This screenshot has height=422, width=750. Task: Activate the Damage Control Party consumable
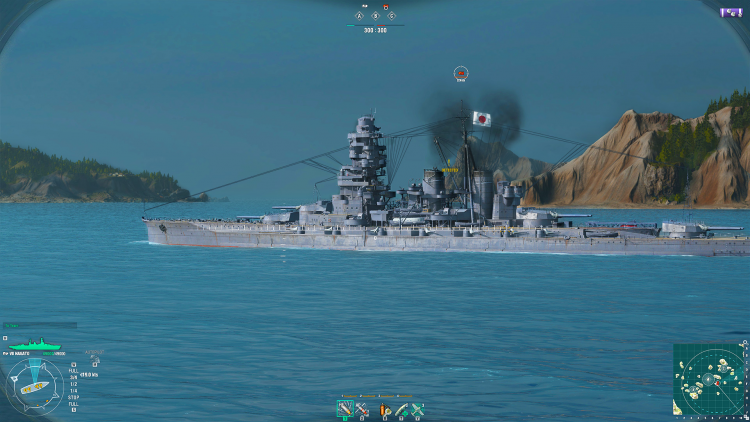point(385,408)
